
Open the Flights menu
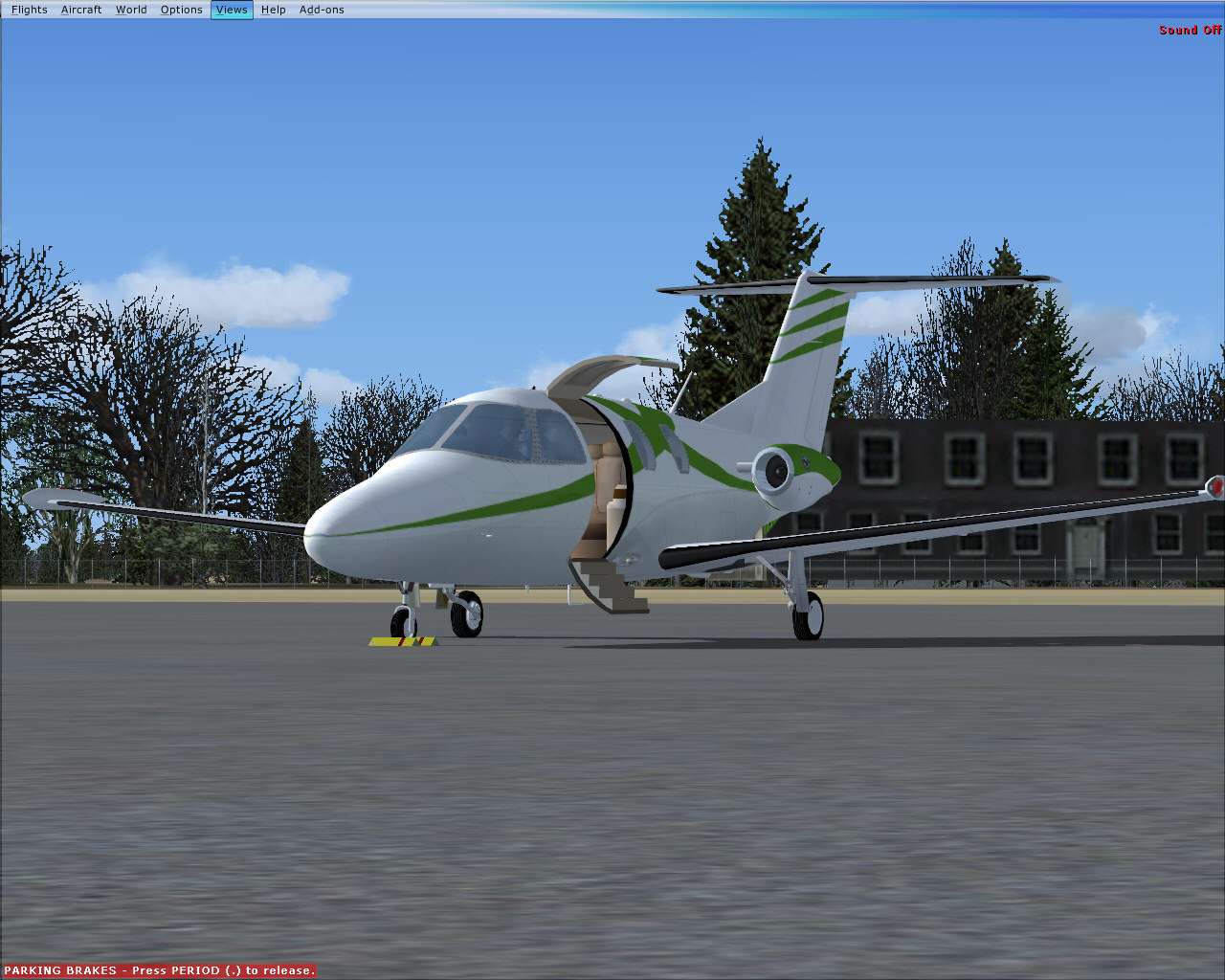coord(28,10)
